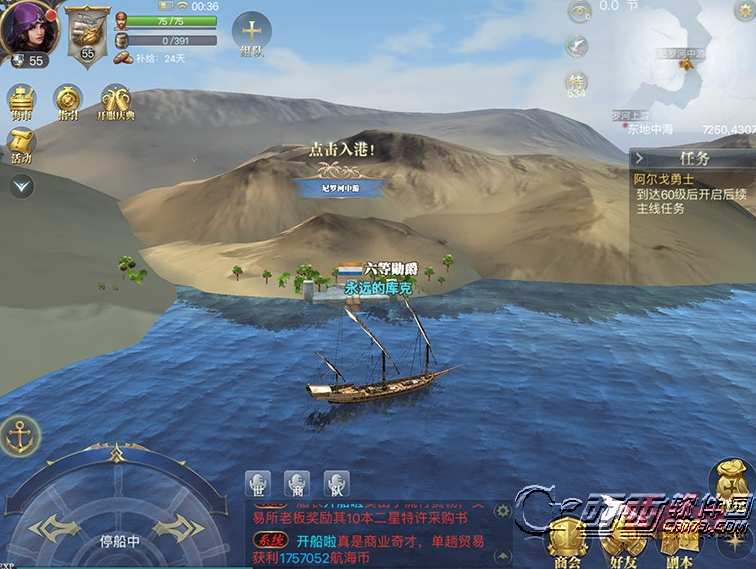Collapse the 任务 quest panel arrow
Viewport: 756px width, 569px height.
click(x=640, y=158)
